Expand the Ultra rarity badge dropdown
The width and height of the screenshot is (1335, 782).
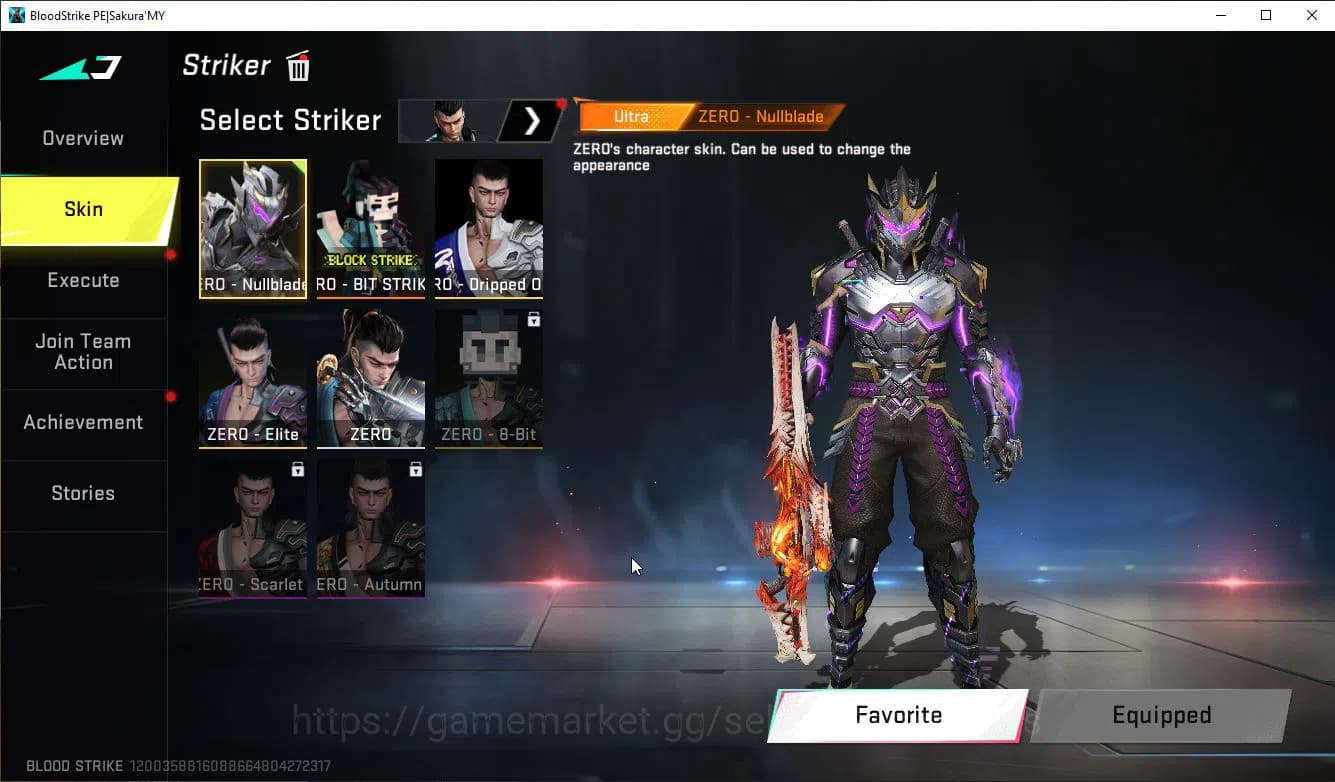(x=631, y=116)
